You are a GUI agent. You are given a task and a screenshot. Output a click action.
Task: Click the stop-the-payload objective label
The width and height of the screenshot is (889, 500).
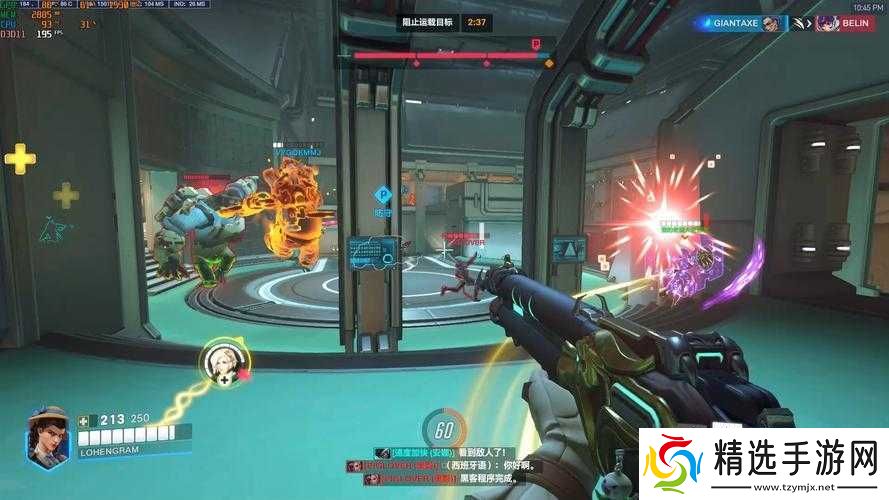click(428, 21)
